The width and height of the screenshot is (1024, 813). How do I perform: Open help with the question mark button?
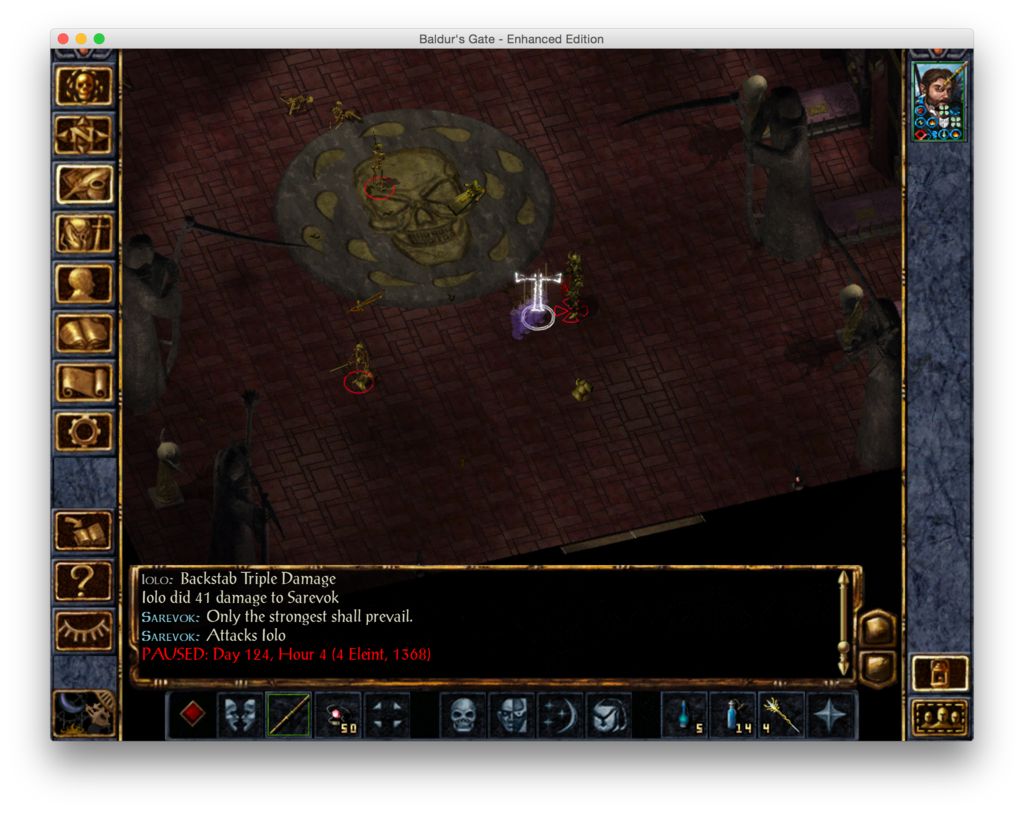pyautogui.click(x=84, y=580)
